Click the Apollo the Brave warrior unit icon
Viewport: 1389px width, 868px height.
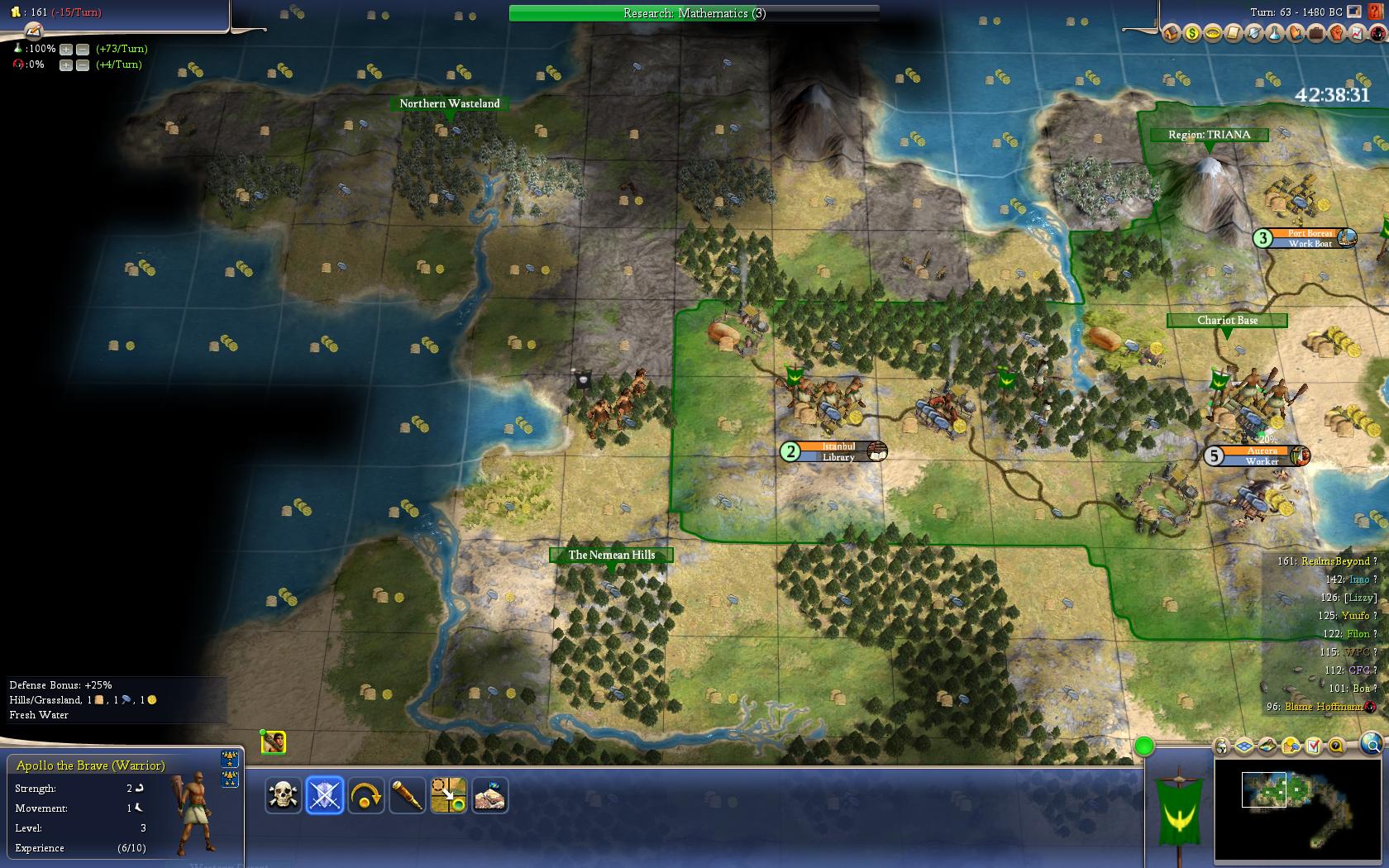coord(274,742)
